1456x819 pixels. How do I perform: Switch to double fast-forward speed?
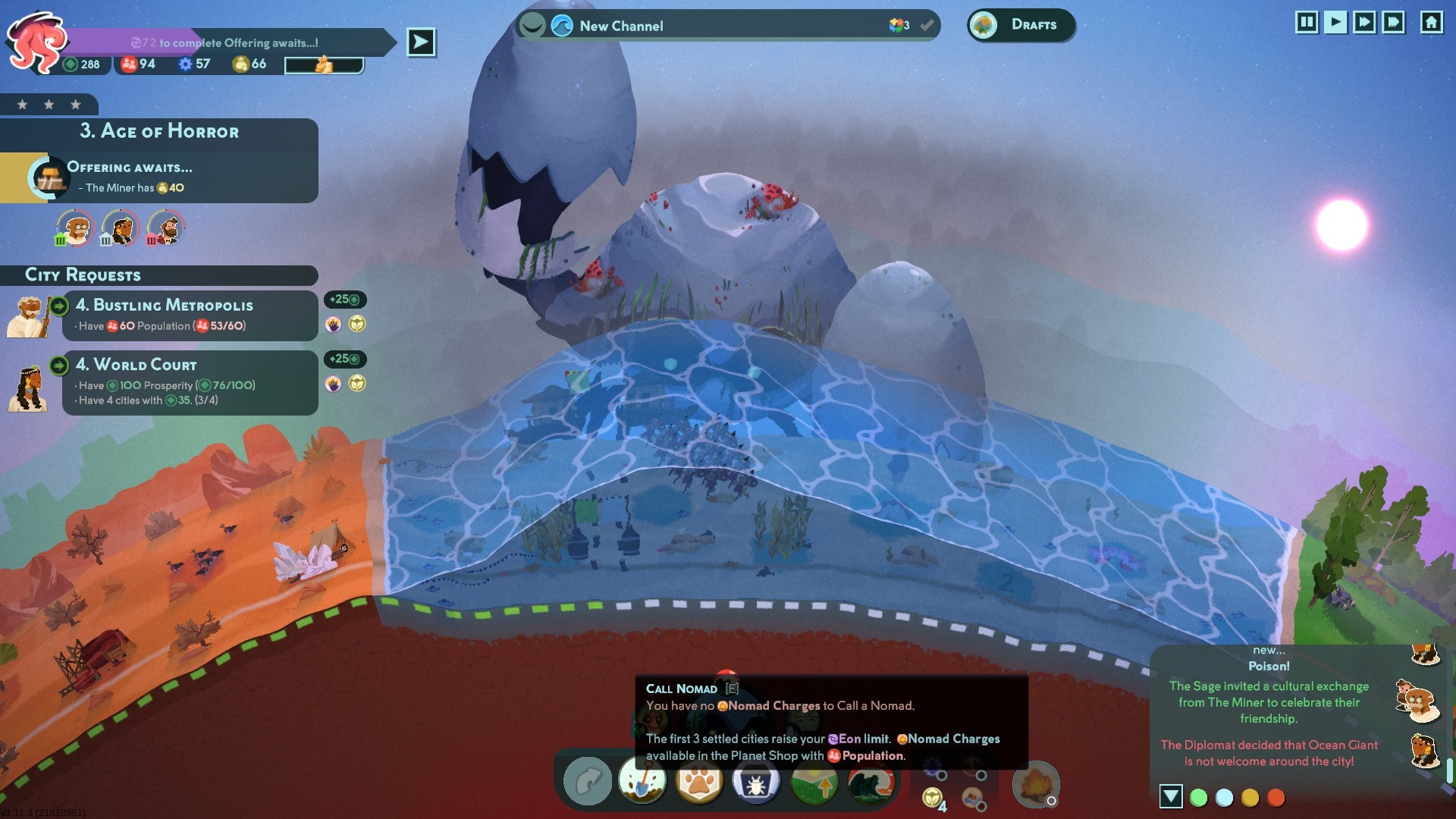click(1364, 22)
